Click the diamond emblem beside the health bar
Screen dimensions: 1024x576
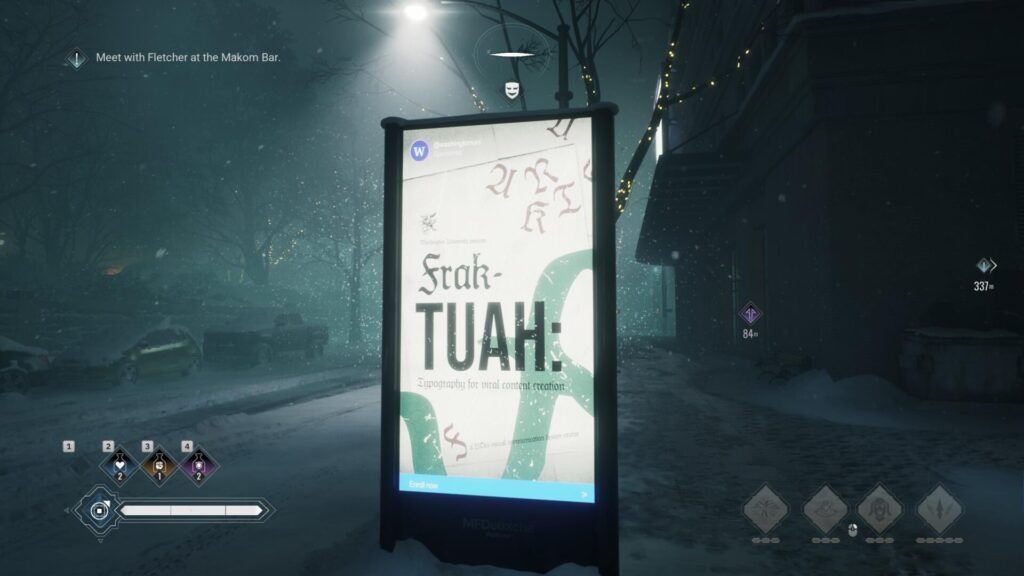click(98, 511)
